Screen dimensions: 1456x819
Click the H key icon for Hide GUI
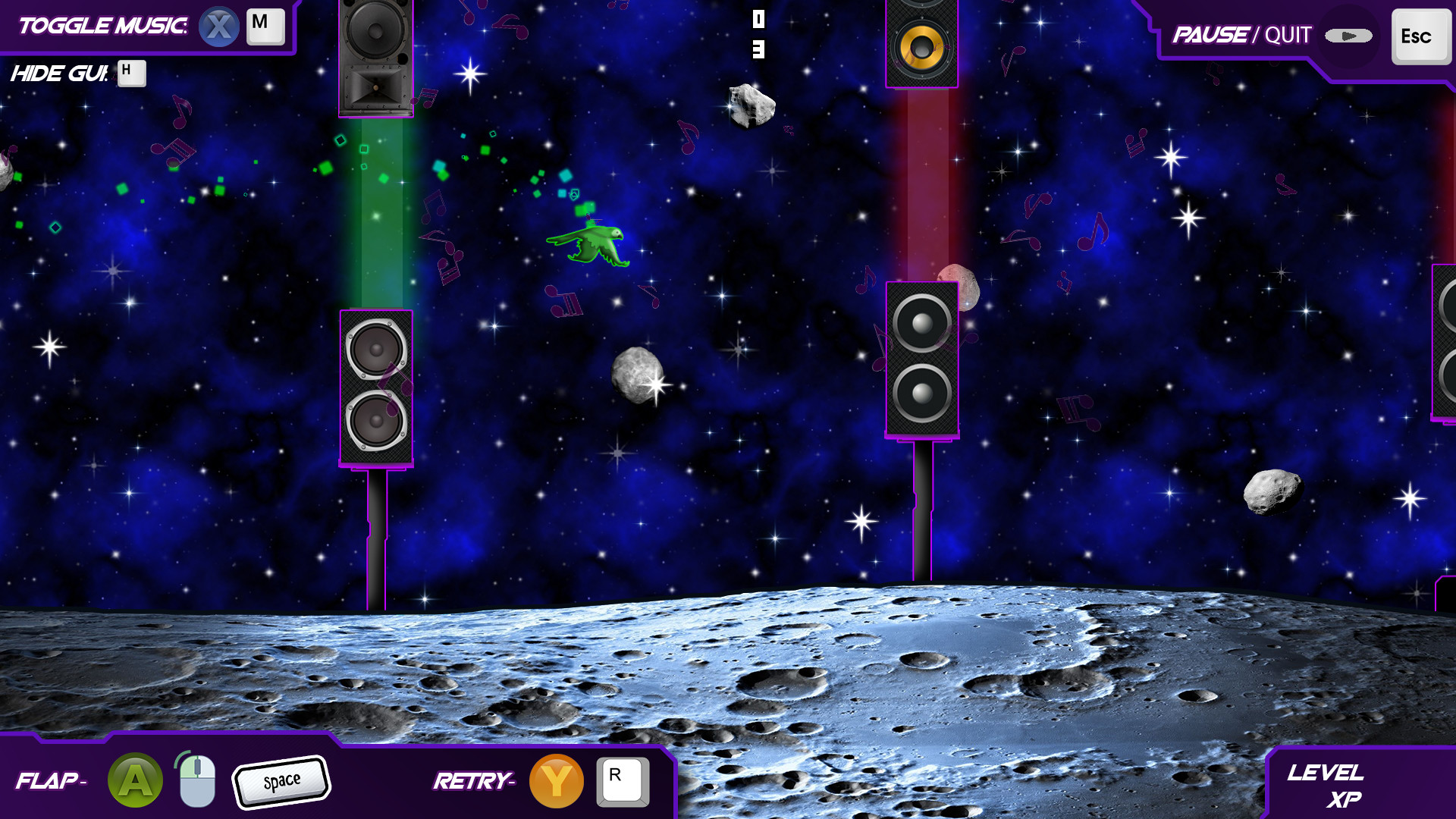[130, 74]
